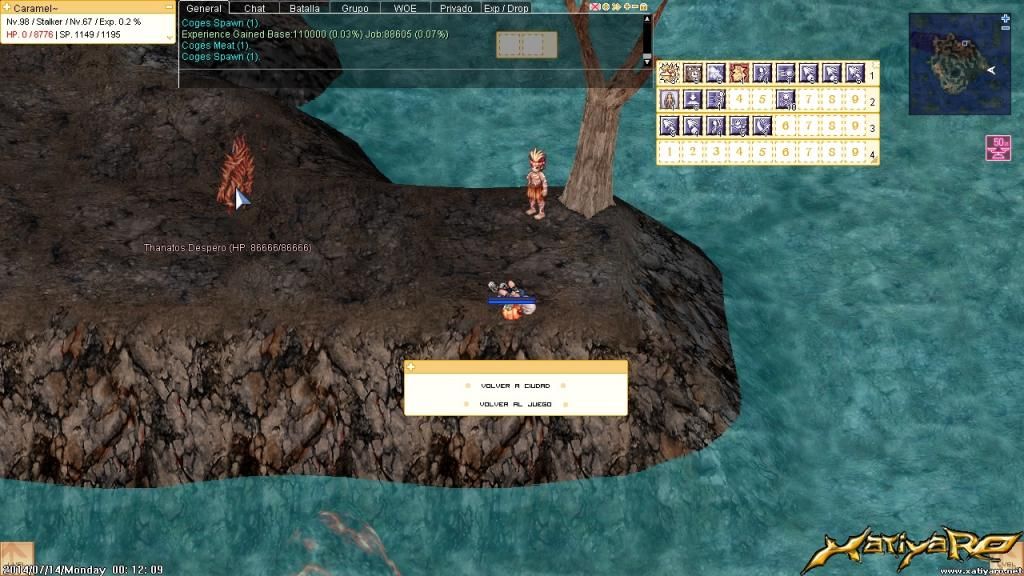Show the Exp / Drop tab

click(506, 8)
